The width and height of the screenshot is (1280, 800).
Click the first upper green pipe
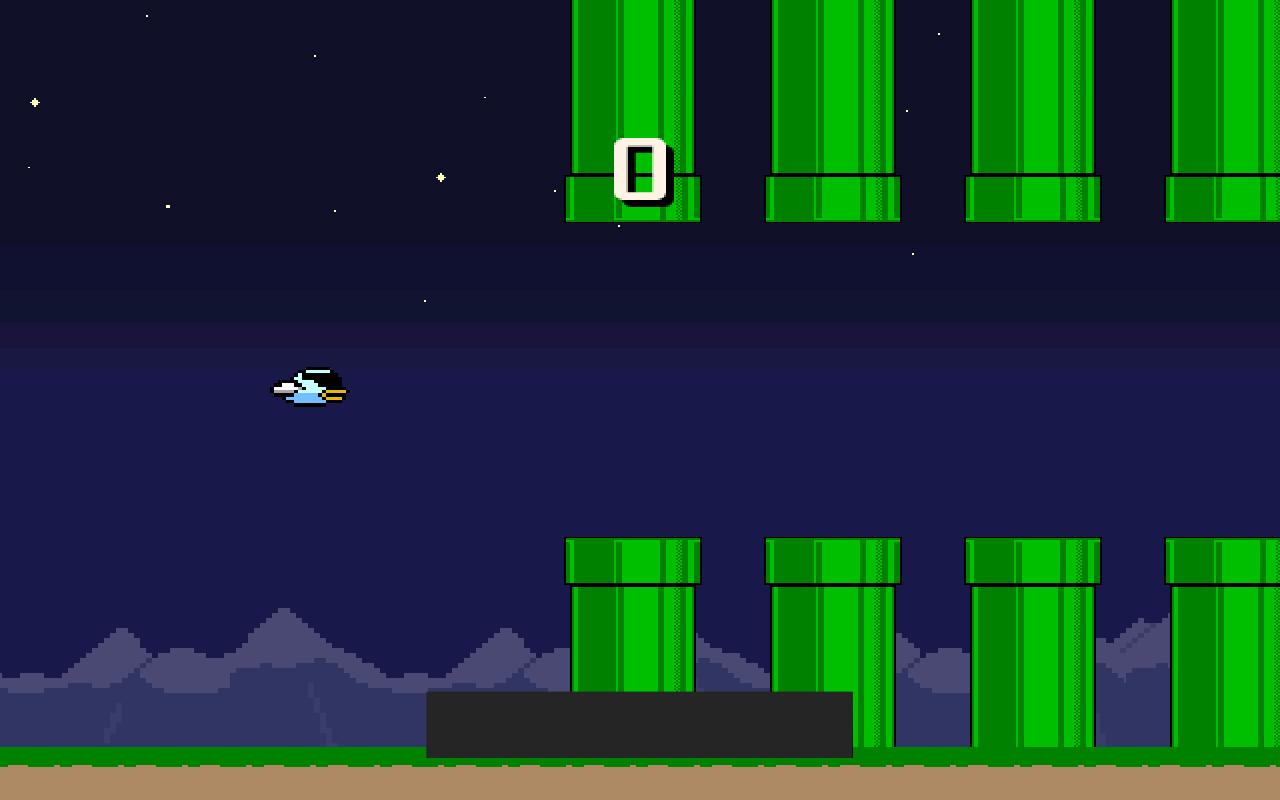click(632, 100)
